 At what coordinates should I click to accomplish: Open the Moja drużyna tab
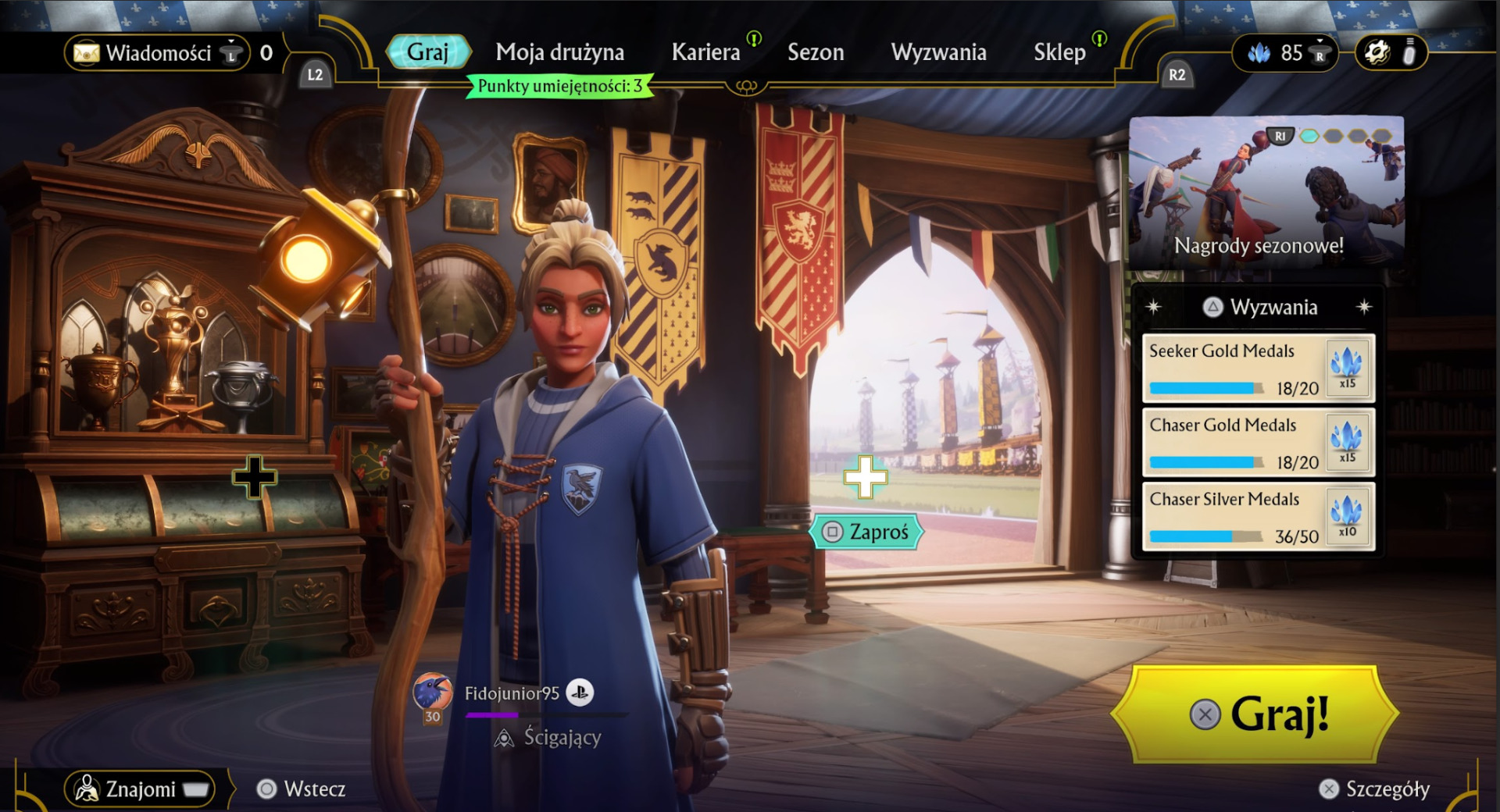(x=559, y=52)
